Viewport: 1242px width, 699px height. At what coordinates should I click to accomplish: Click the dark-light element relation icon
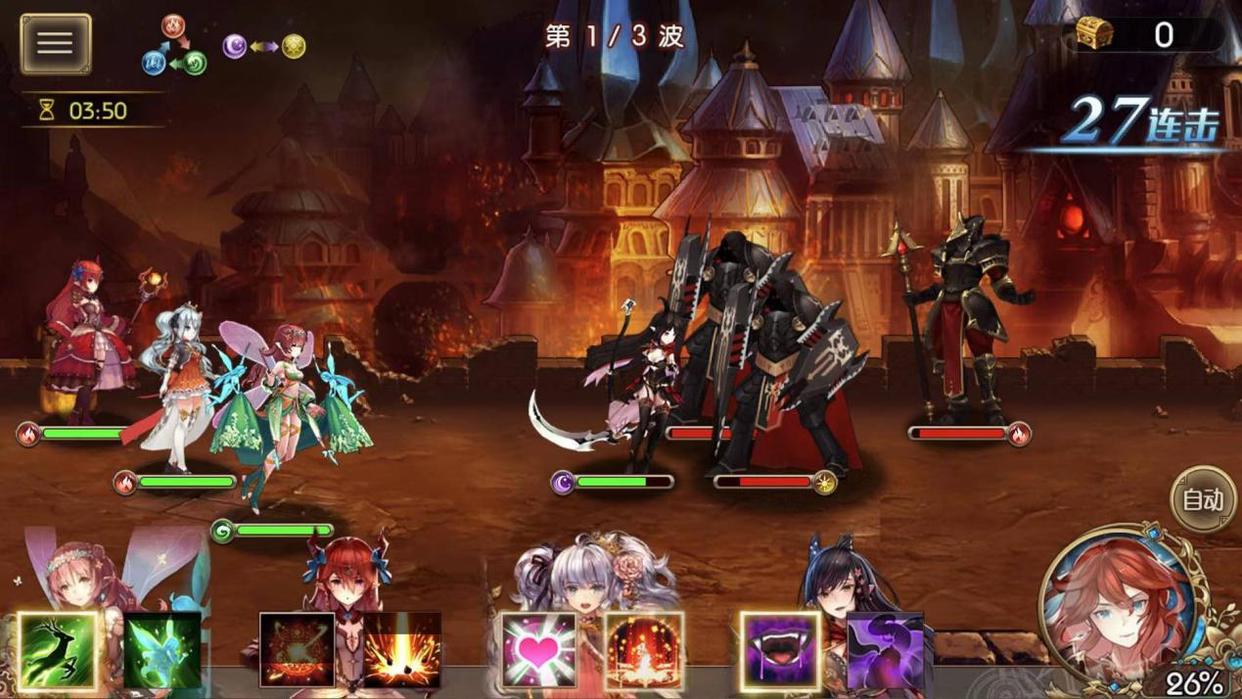coord(264,46)
